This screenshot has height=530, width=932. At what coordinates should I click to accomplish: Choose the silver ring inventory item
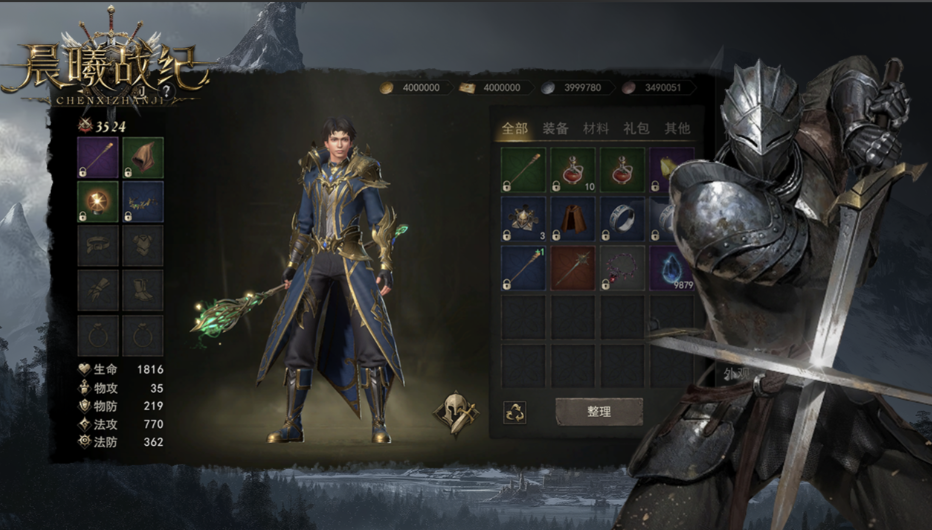623,218
